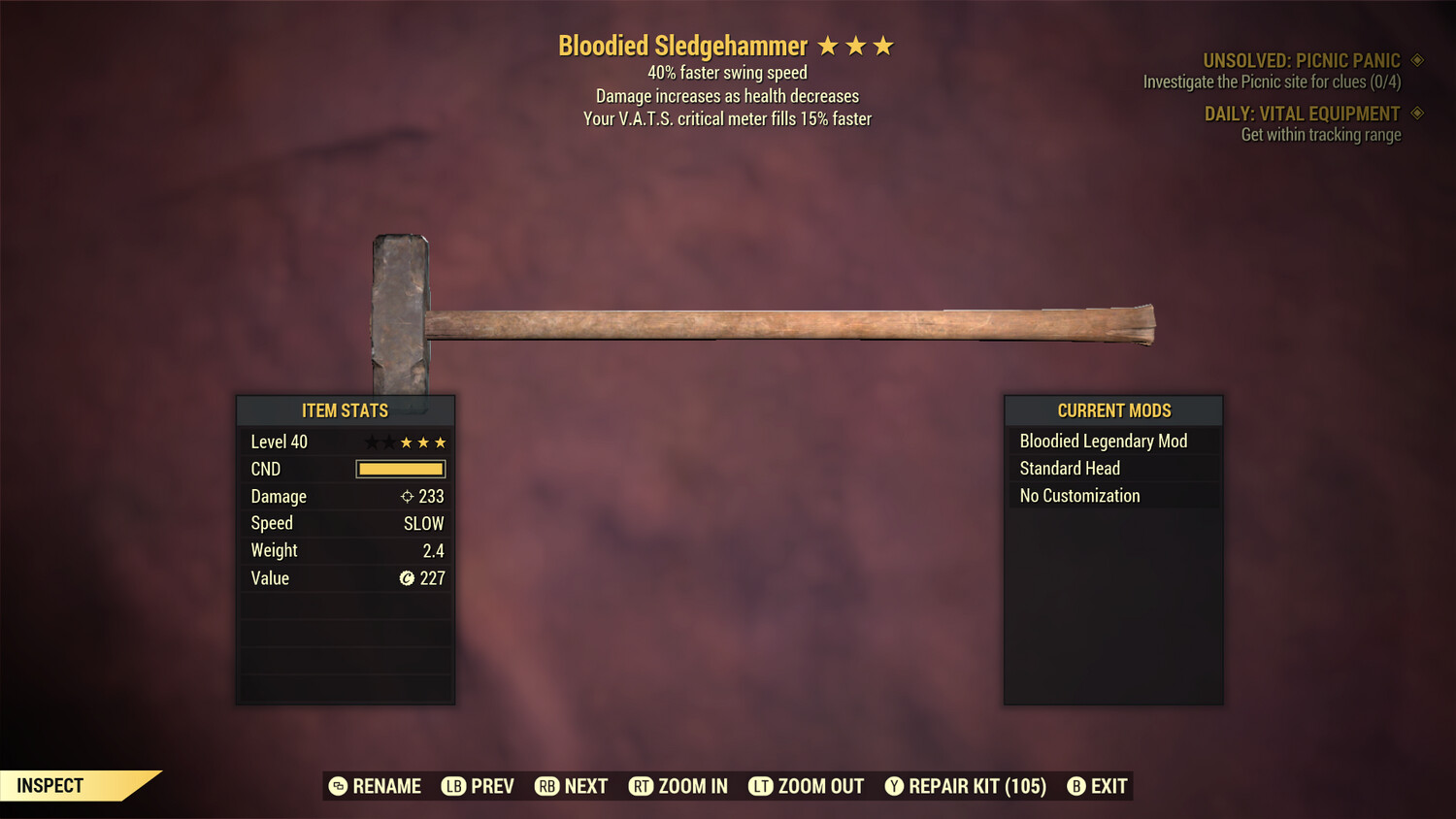1456x819 pixels.
Task: Click NEXT to view next item
Action: [588, 786]
